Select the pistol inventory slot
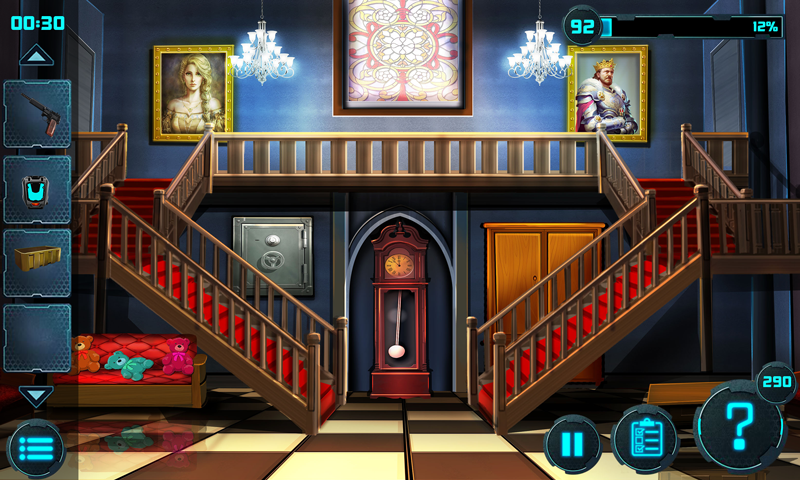This screenshot has height=480, width=800. [37, 114]
